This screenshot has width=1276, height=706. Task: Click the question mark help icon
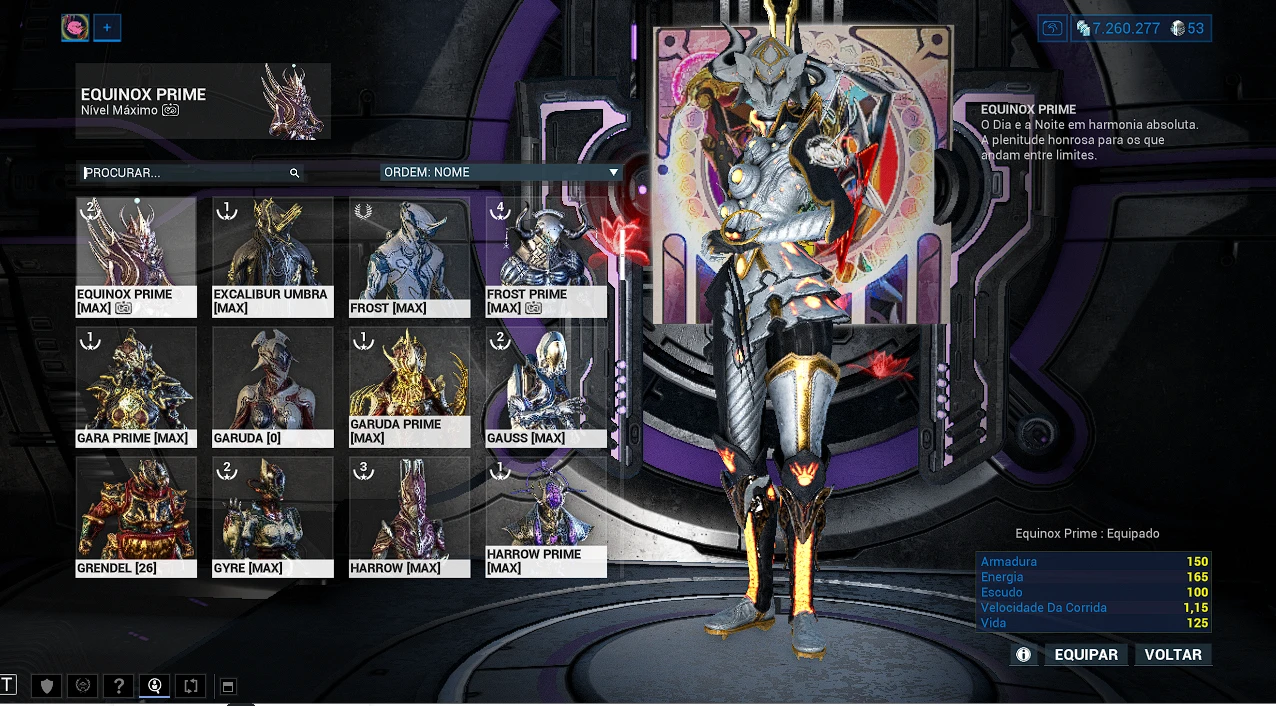coord(119,686)
